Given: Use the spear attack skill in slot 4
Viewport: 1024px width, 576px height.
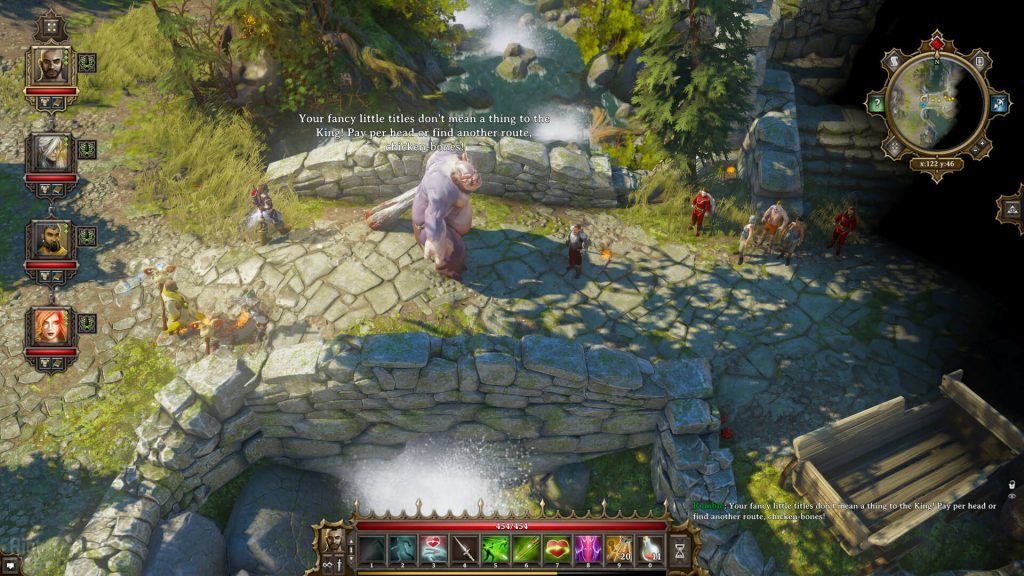Looking at the screenshot, I should (465, 549).
